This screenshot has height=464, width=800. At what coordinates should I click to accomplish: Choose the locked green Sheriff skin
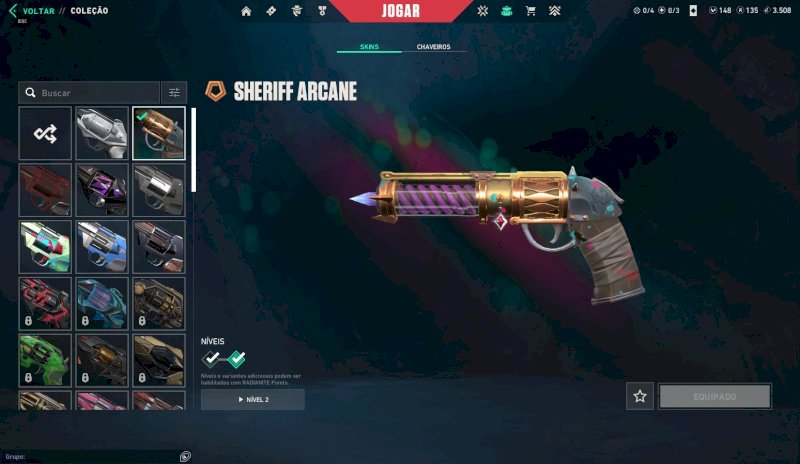[x=45, y=361]
